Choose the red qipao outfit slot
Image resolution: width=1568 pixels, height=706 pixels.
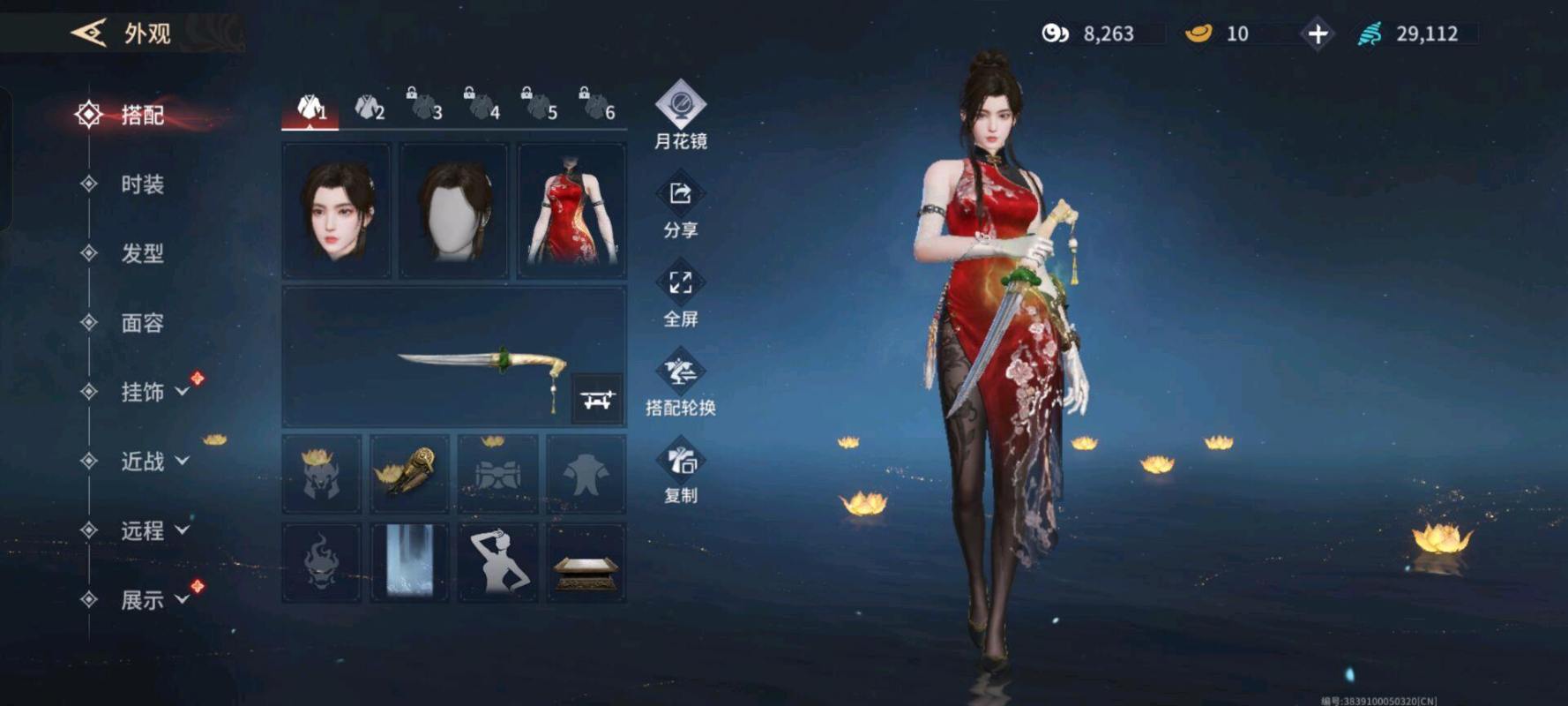(x=571, y=212)
